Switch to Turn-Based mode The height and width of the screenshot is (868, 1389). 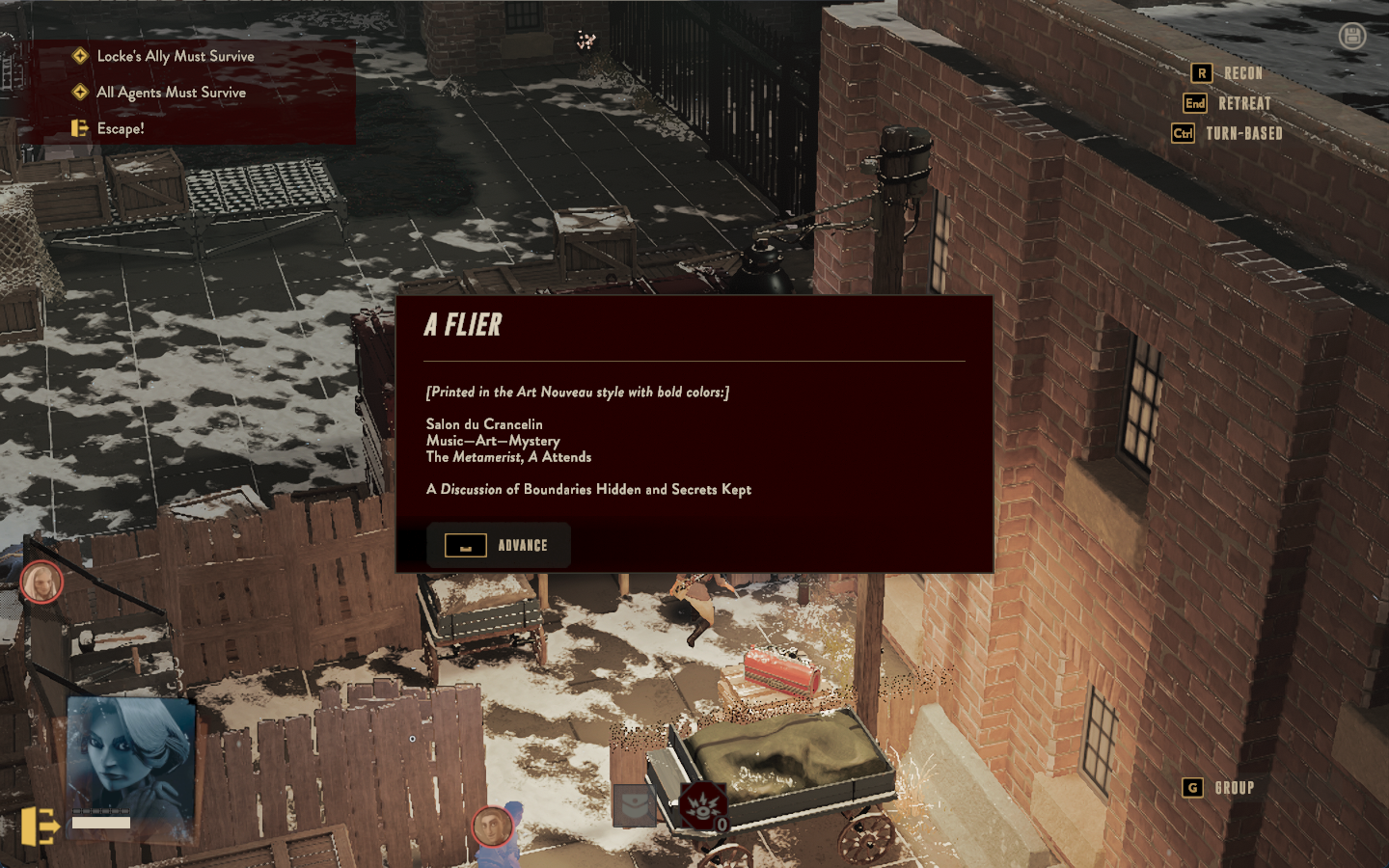point(1227,133)
